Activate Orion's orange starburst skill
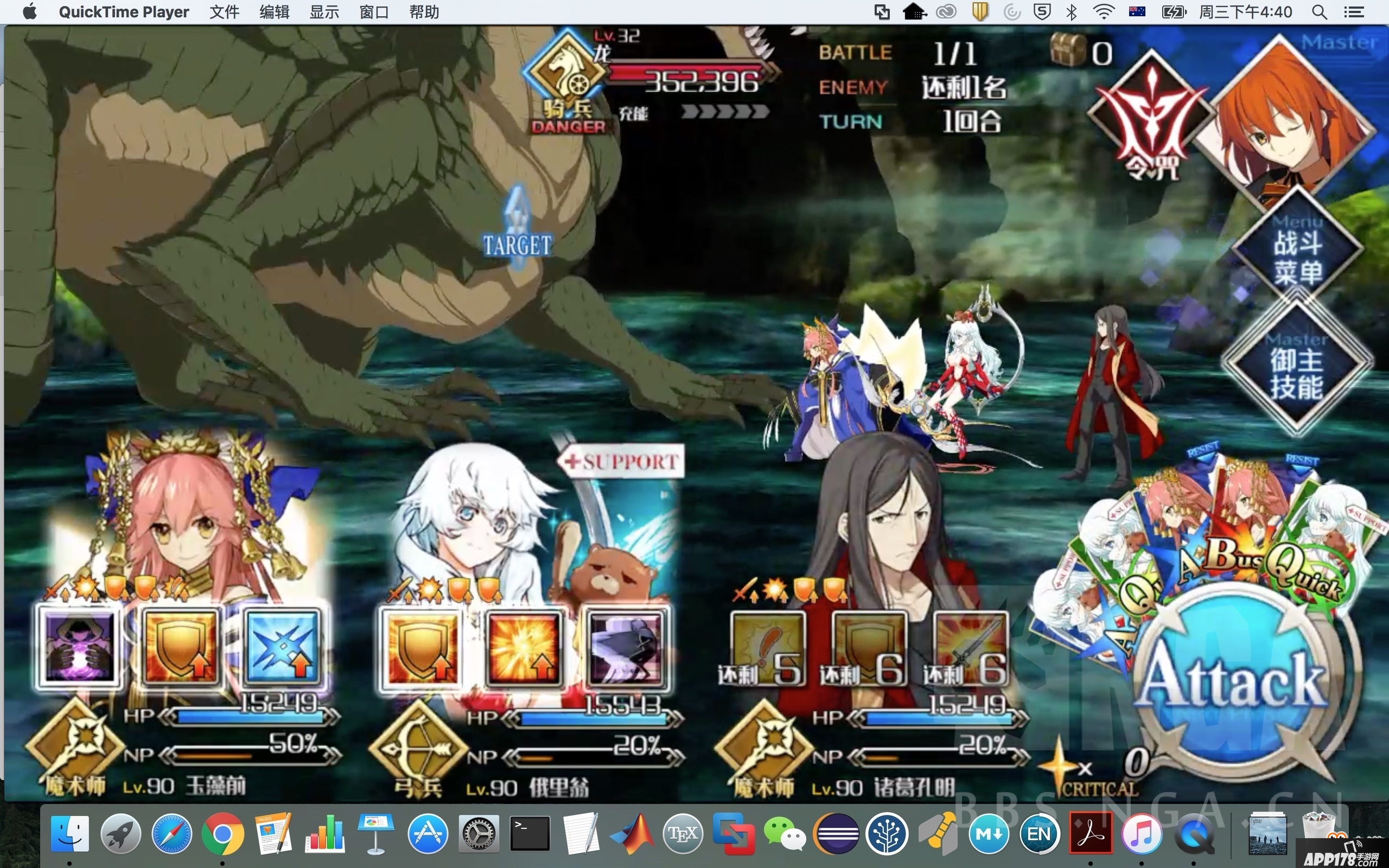Screen dimensions: 1389x868 524,648
